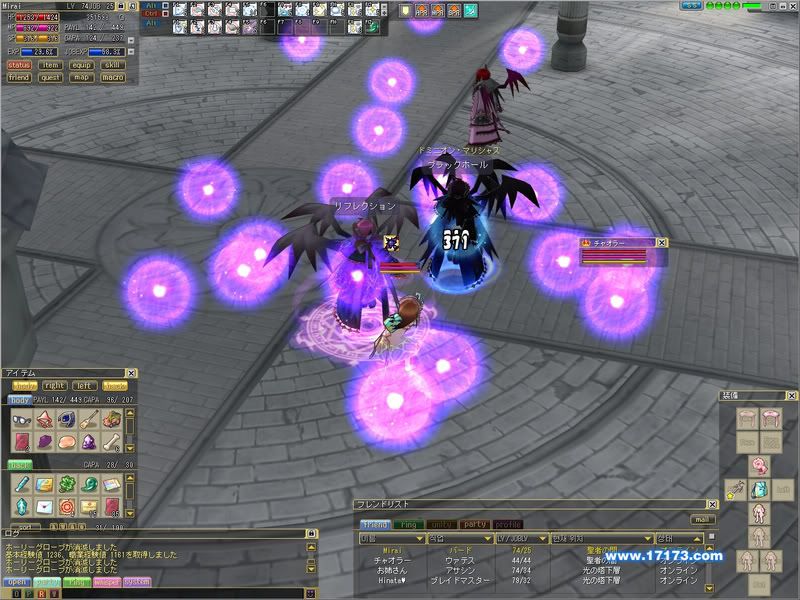The image size is (800, 600).
Task: Select the ring tab in friend list
Action: pos(410,524)
